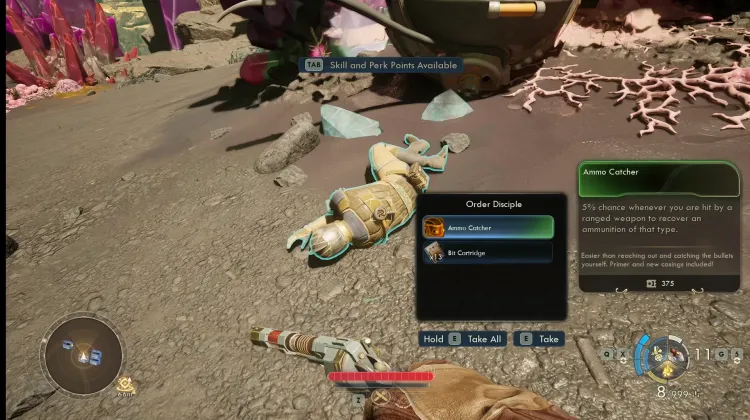The image size is (750, 420).
Task: Open the circular minimap
Action: pyautogui.click(x=82, y=354)
